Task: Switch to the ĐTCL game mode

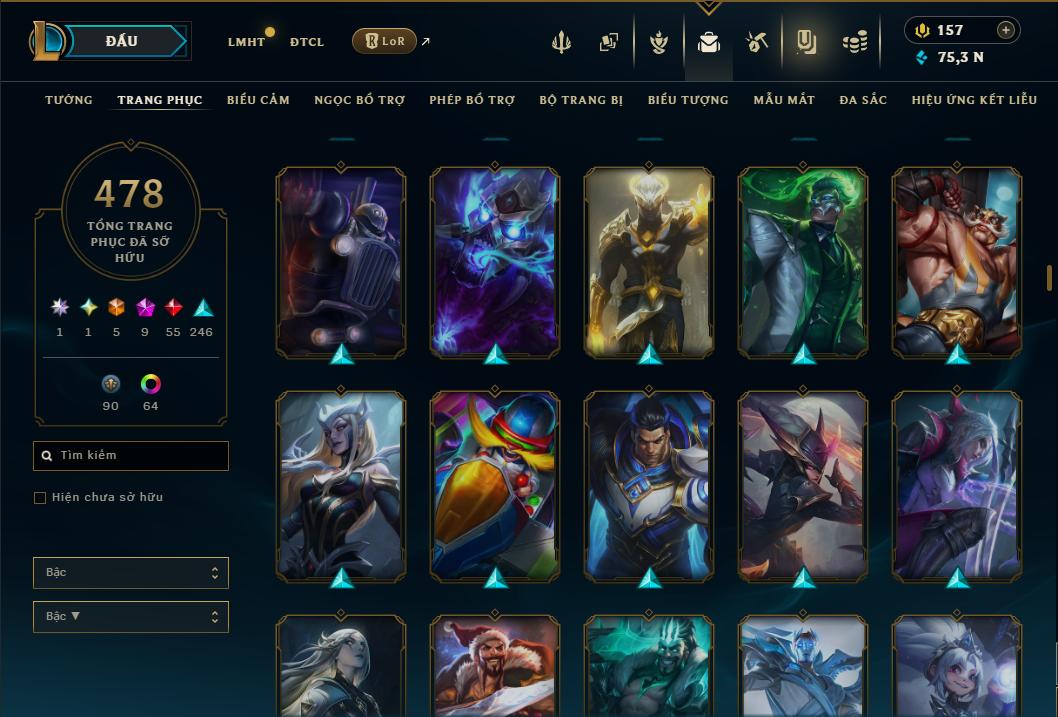Action: [x=306, y=42]
